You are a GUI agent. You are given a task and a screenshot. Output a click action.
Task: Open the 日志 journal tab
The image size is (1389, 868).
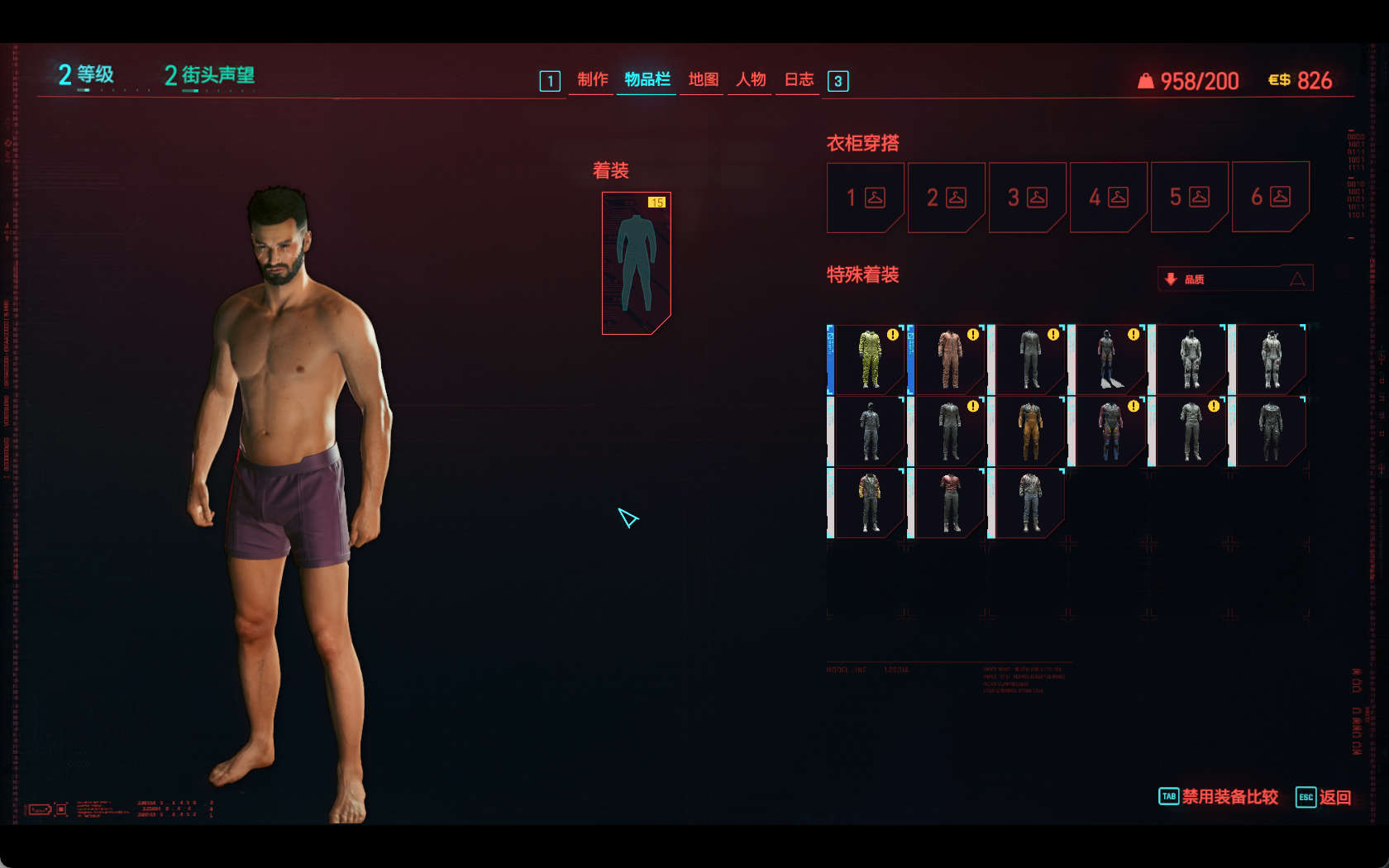click(799, 79)
